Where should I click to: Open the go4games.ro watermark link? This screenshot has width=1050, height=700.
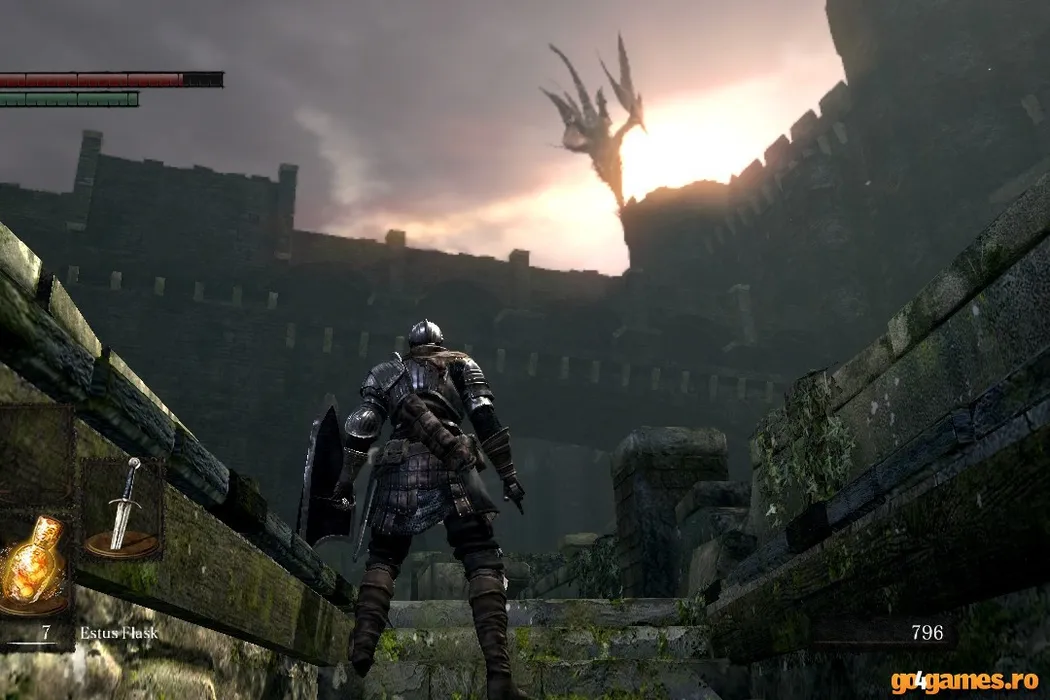[964, 682]
